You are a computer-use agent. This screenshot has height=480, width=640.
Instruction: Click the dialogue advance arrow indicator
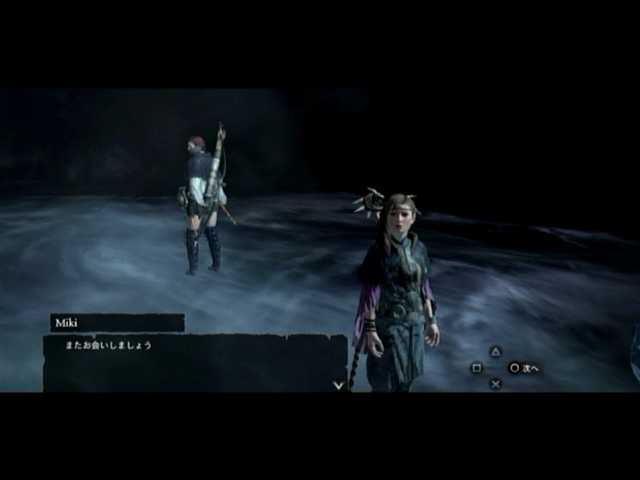coord(338,384)
